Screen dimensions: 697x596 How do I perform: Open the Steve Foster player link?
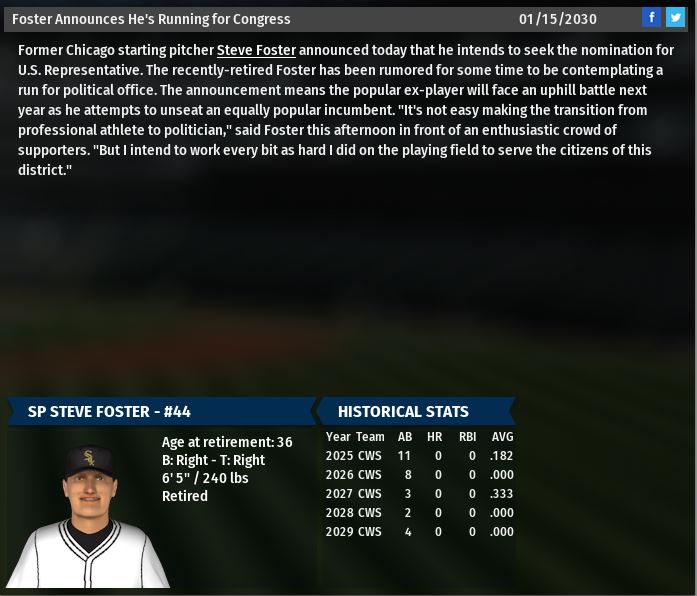[x=256, y=50]
